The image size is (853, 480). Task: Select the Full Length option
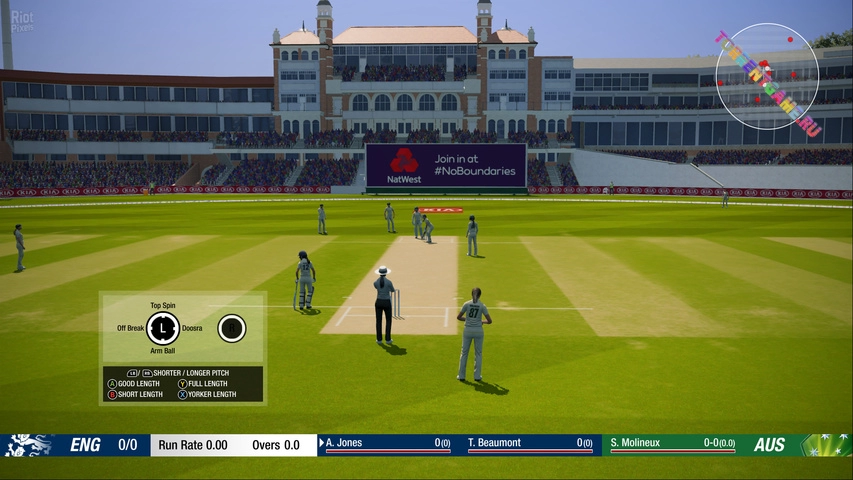(x=207, y=384)
